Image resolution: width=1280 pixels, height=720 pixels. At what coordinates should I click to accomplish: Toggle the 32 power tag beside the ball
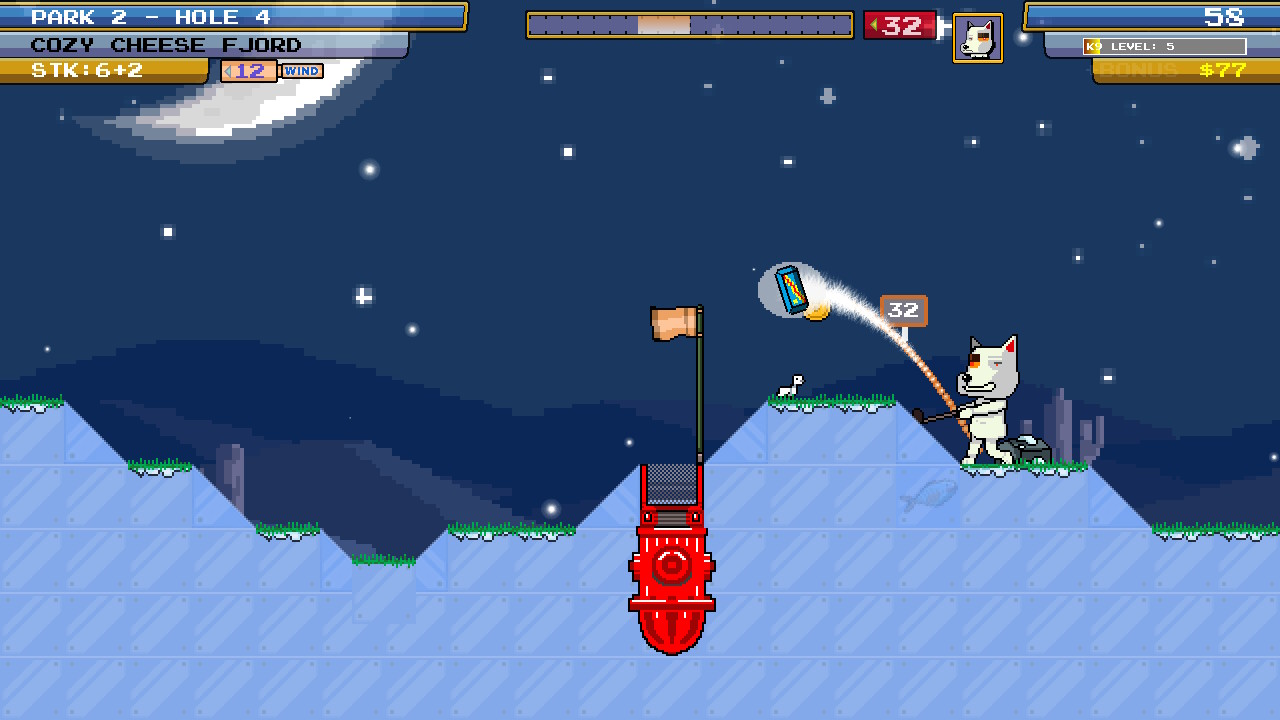(903, 311)
